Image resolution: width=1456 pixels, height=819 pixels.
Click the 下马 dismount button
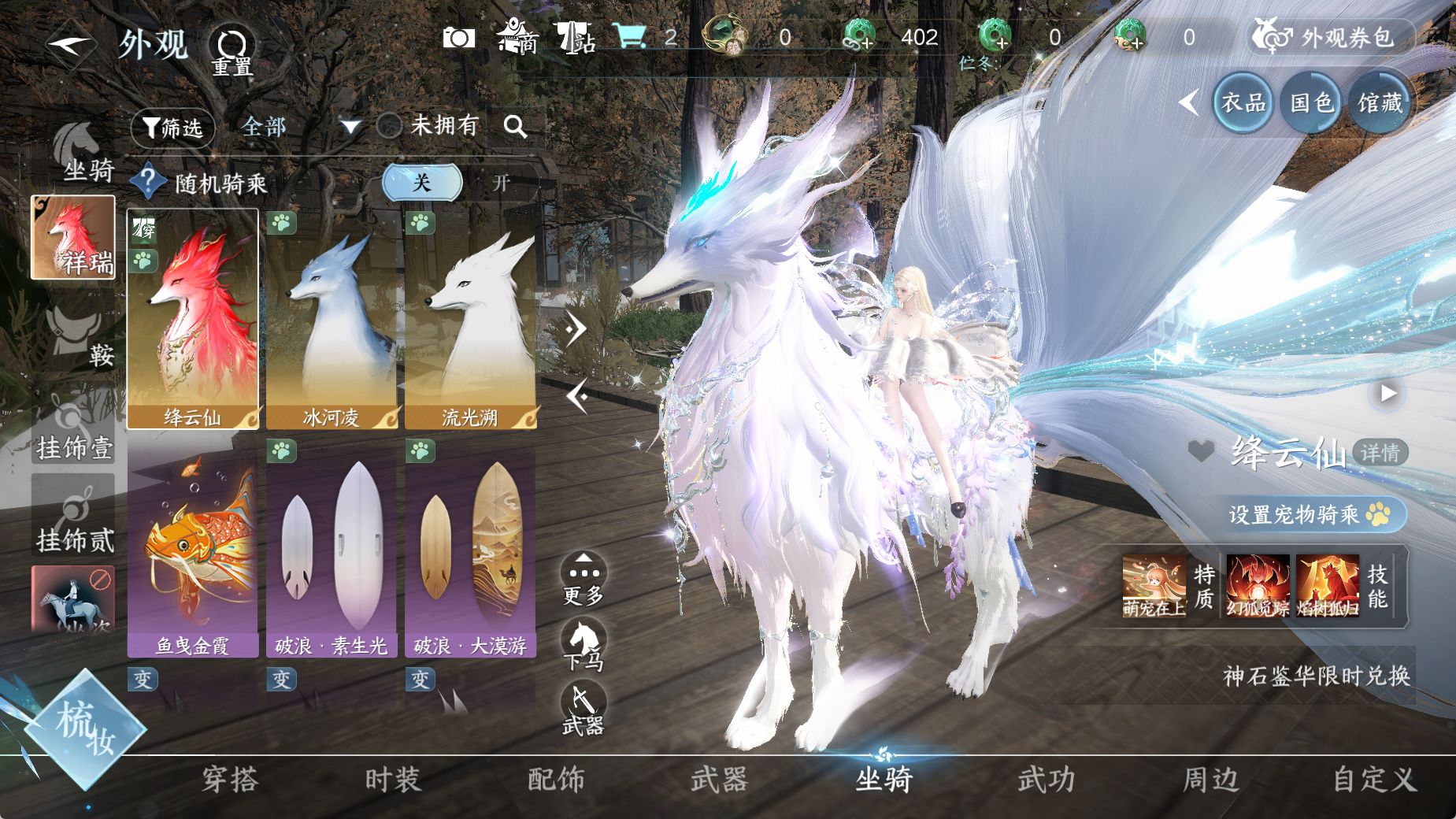pos(584,646)
